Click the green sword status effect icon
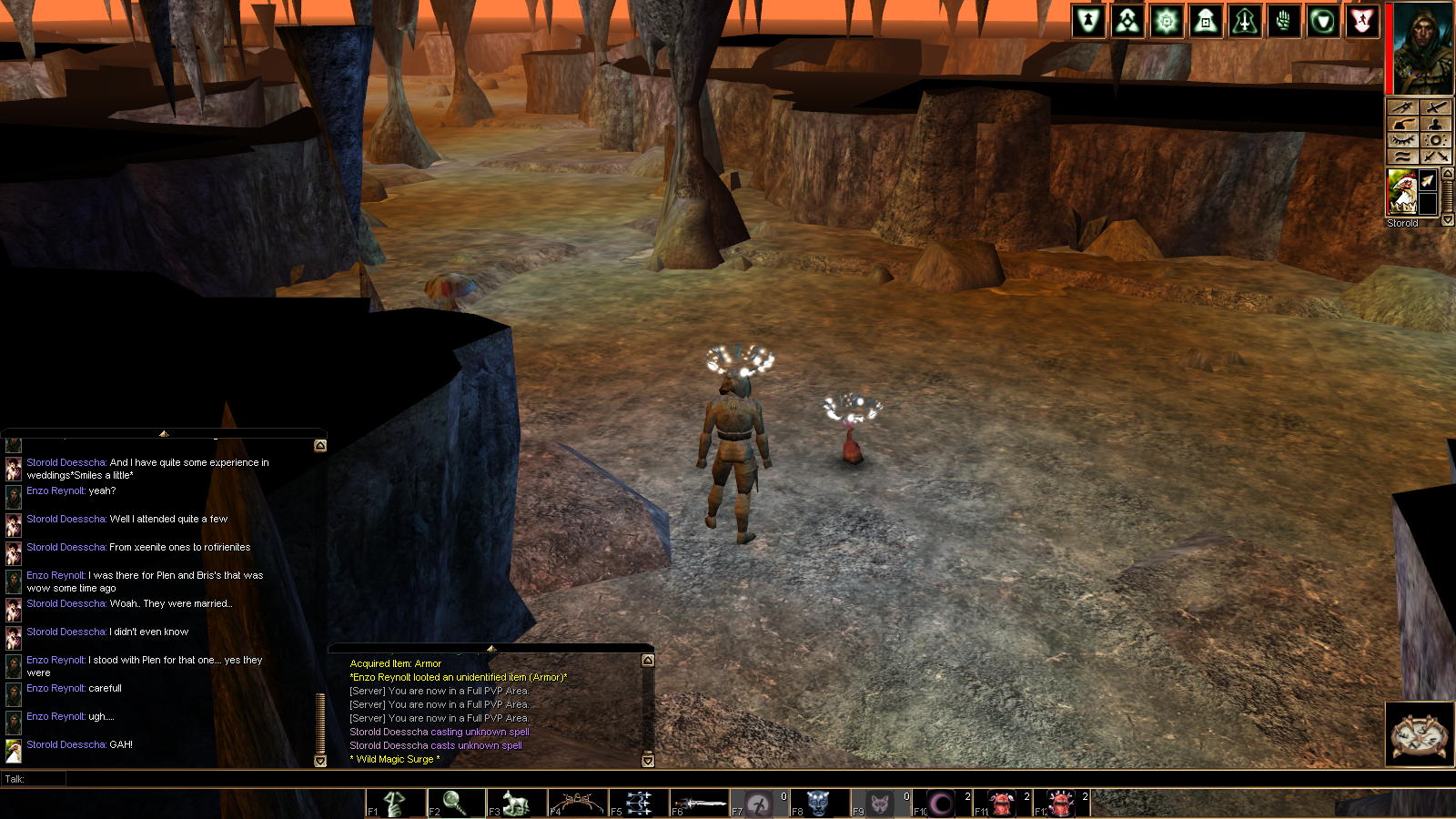The width and height of the screenshot is (1456, 819). point(1245,22)
